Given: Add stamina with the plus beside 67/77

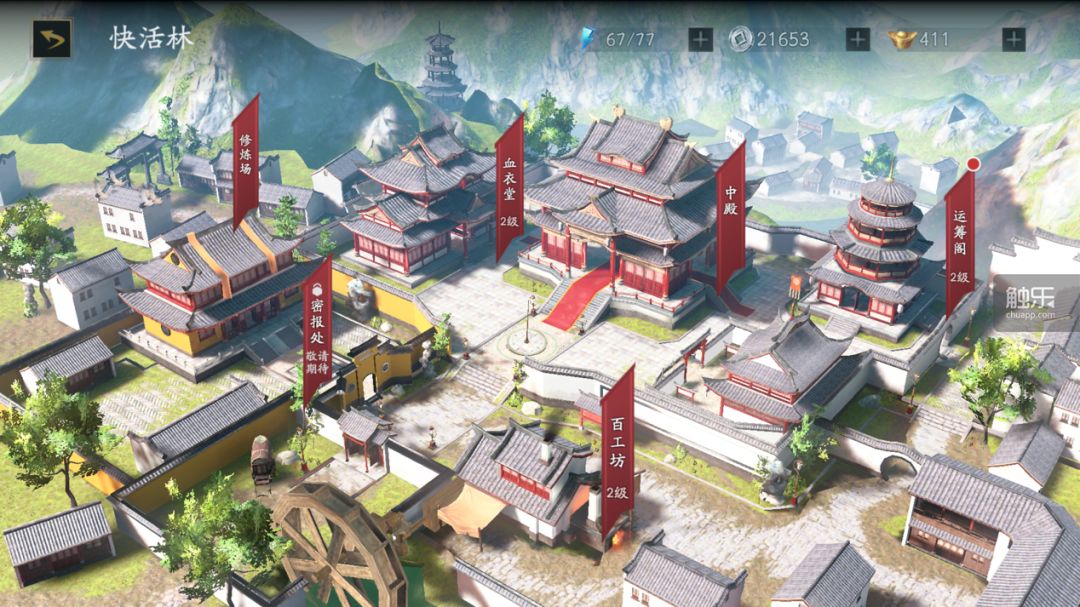Looking at the screenshot, I should coord(700,39).
